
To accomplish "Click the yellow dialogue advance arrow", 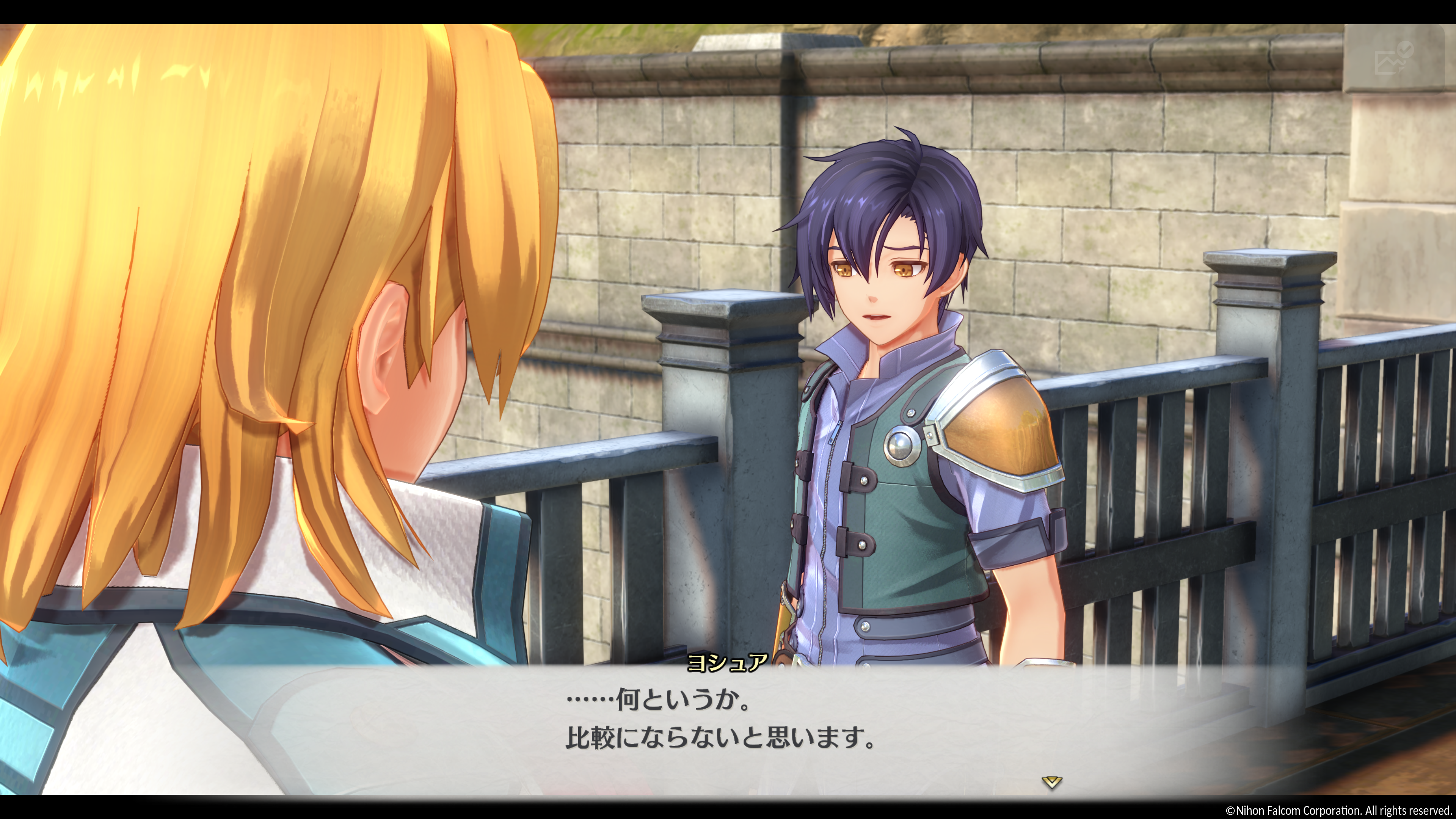I will coord(1051,782).
